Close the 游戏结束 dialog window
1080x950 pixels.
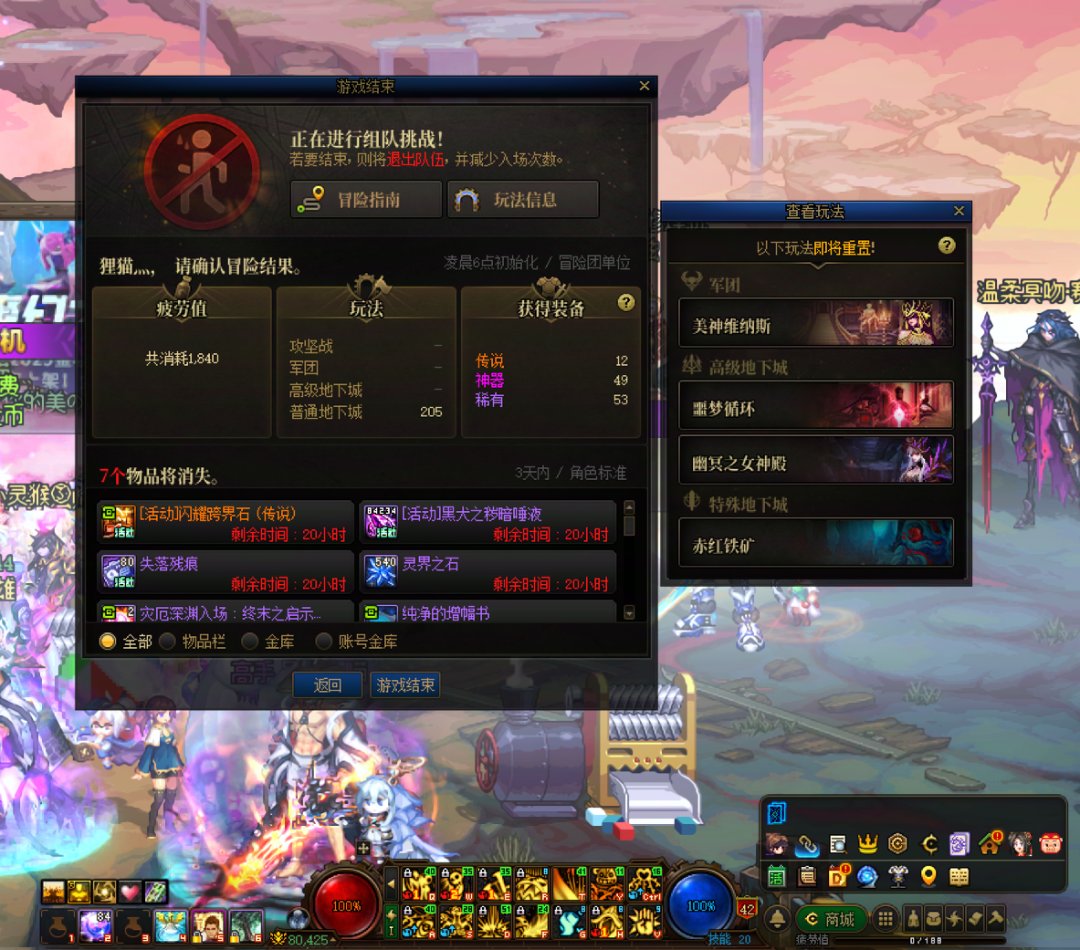(644, 87)
